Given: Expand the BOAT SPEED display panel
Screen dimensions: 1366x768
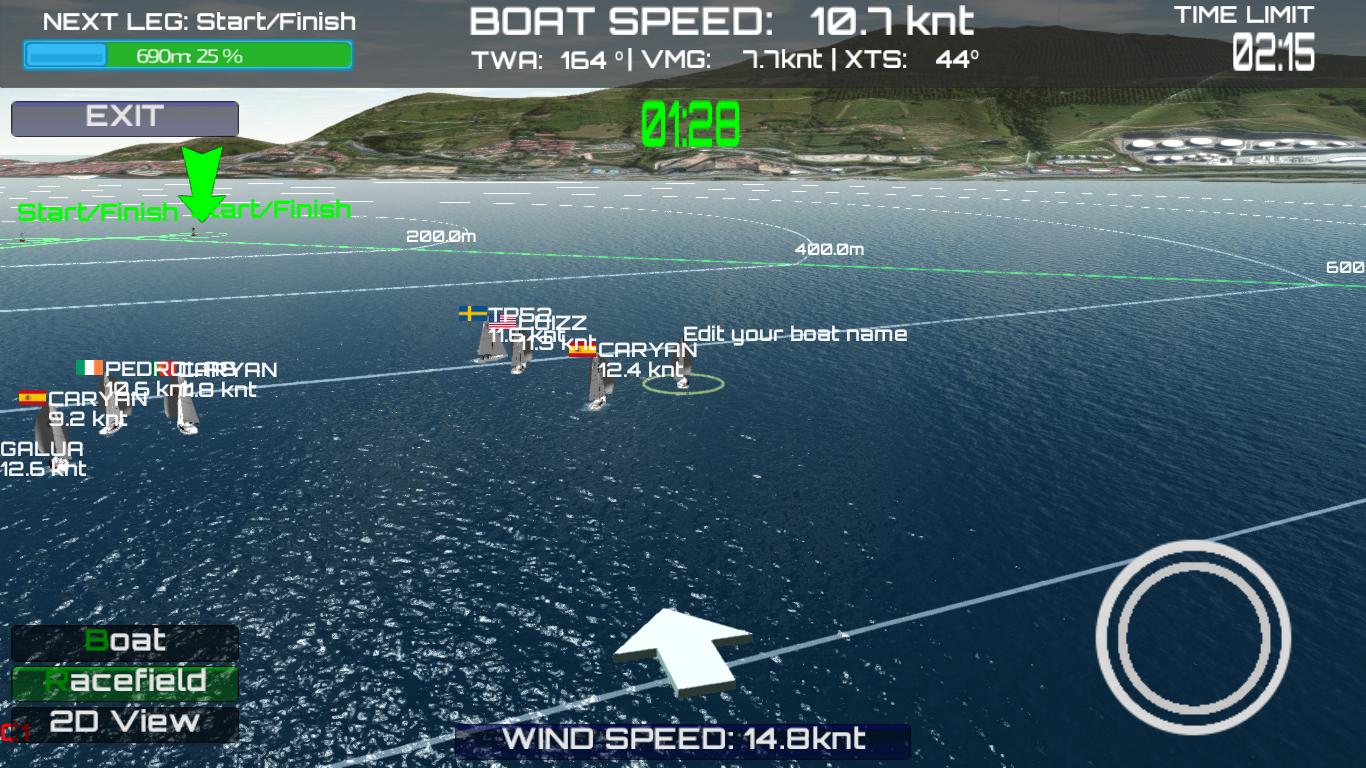Looking at the screenshot, I should click(x=722, y=19).
